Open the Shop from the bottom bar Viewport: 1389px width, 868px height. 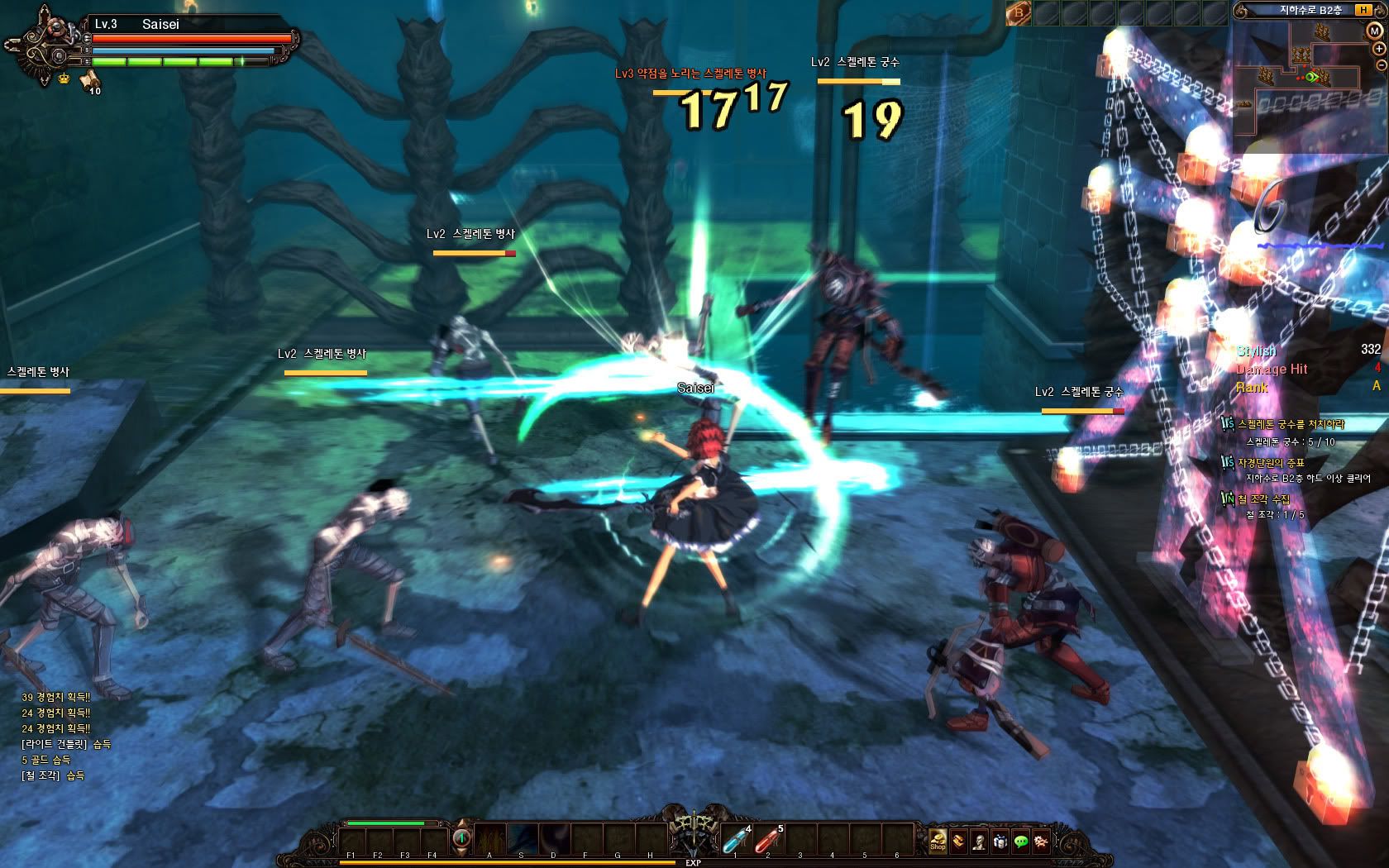[x=938, y=841]
